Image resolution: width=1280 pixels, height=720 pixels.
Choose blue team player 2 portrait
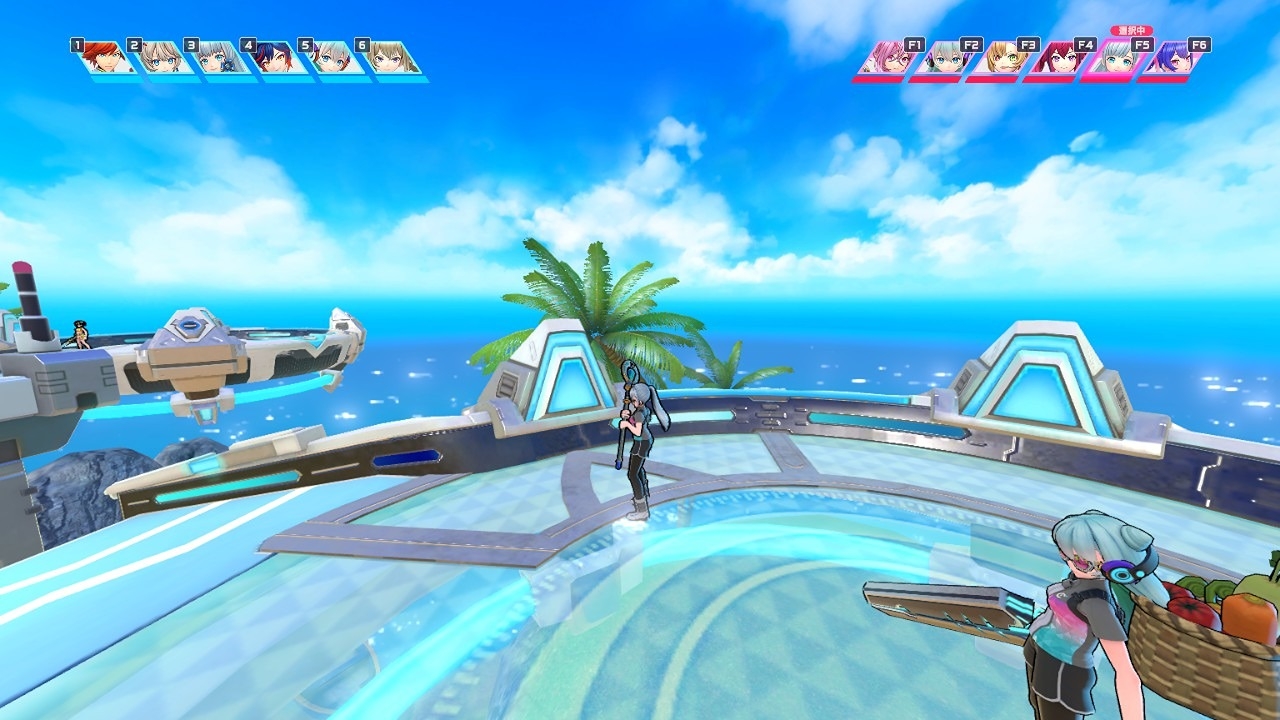(x=161, y=58)
